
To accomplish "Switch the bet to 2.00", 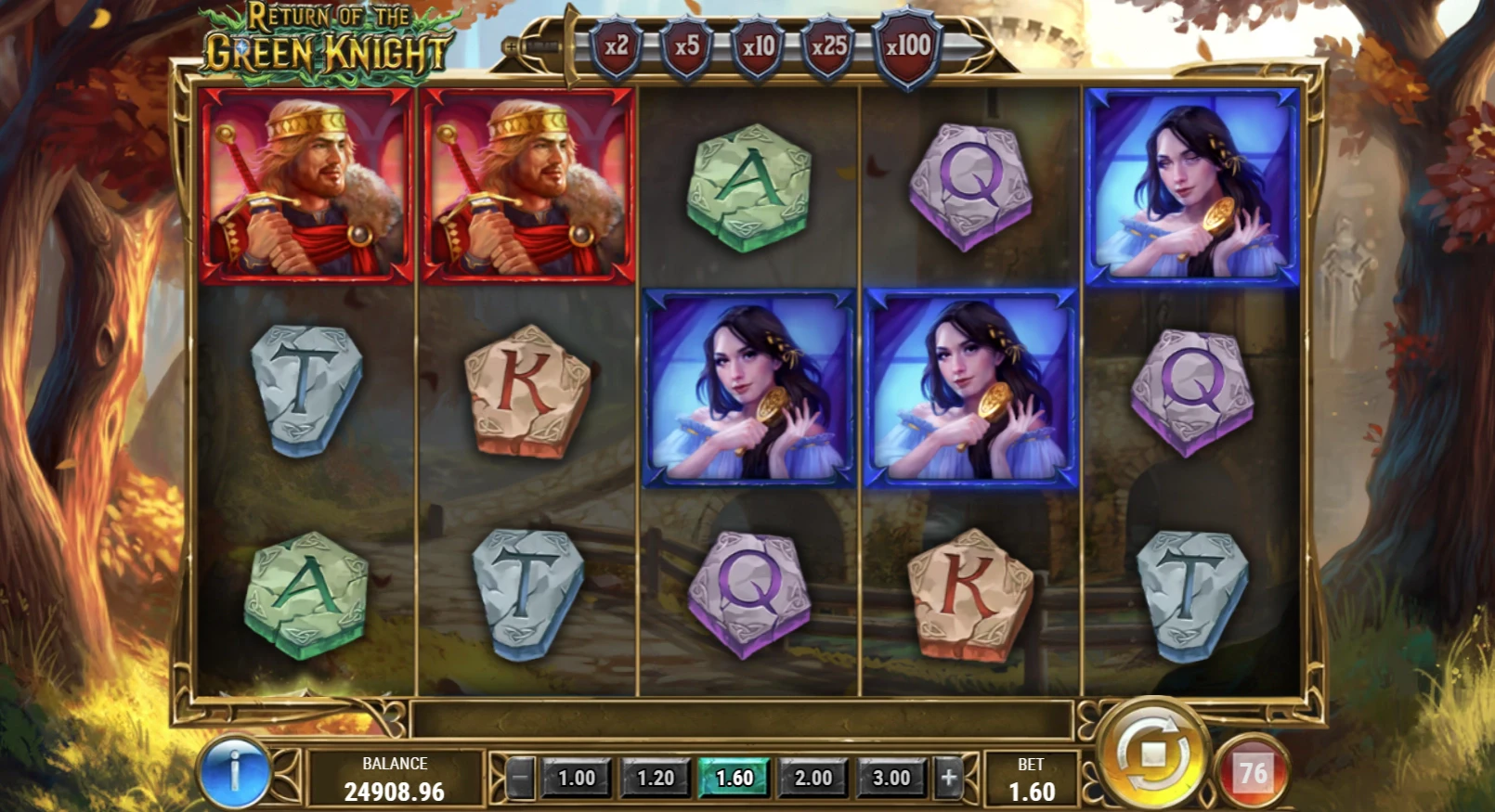I will 812,778.
